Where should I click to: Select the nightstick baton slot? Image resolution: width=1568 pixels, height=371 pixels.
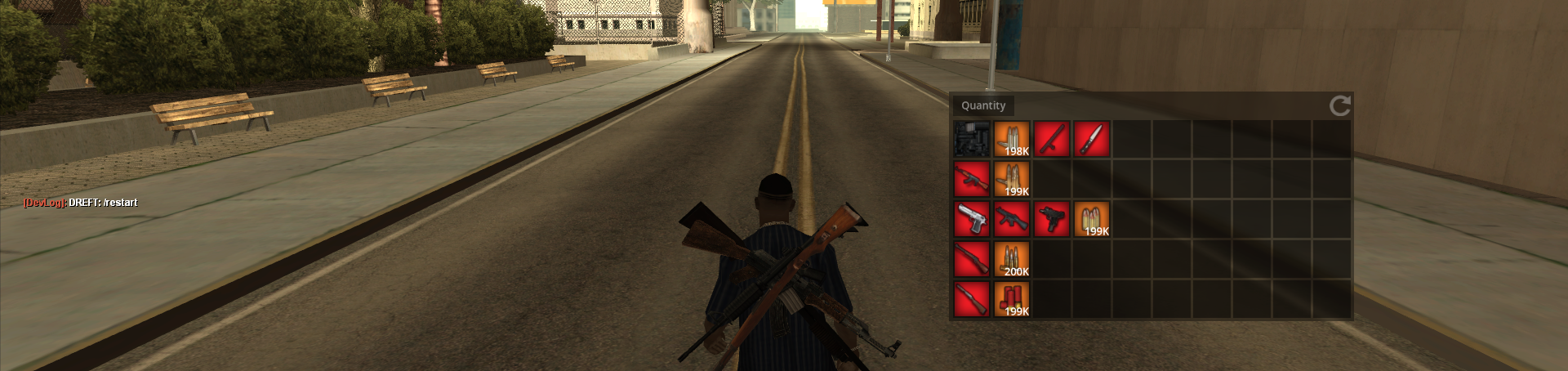pyautogui.click(x=1052, y=139)
